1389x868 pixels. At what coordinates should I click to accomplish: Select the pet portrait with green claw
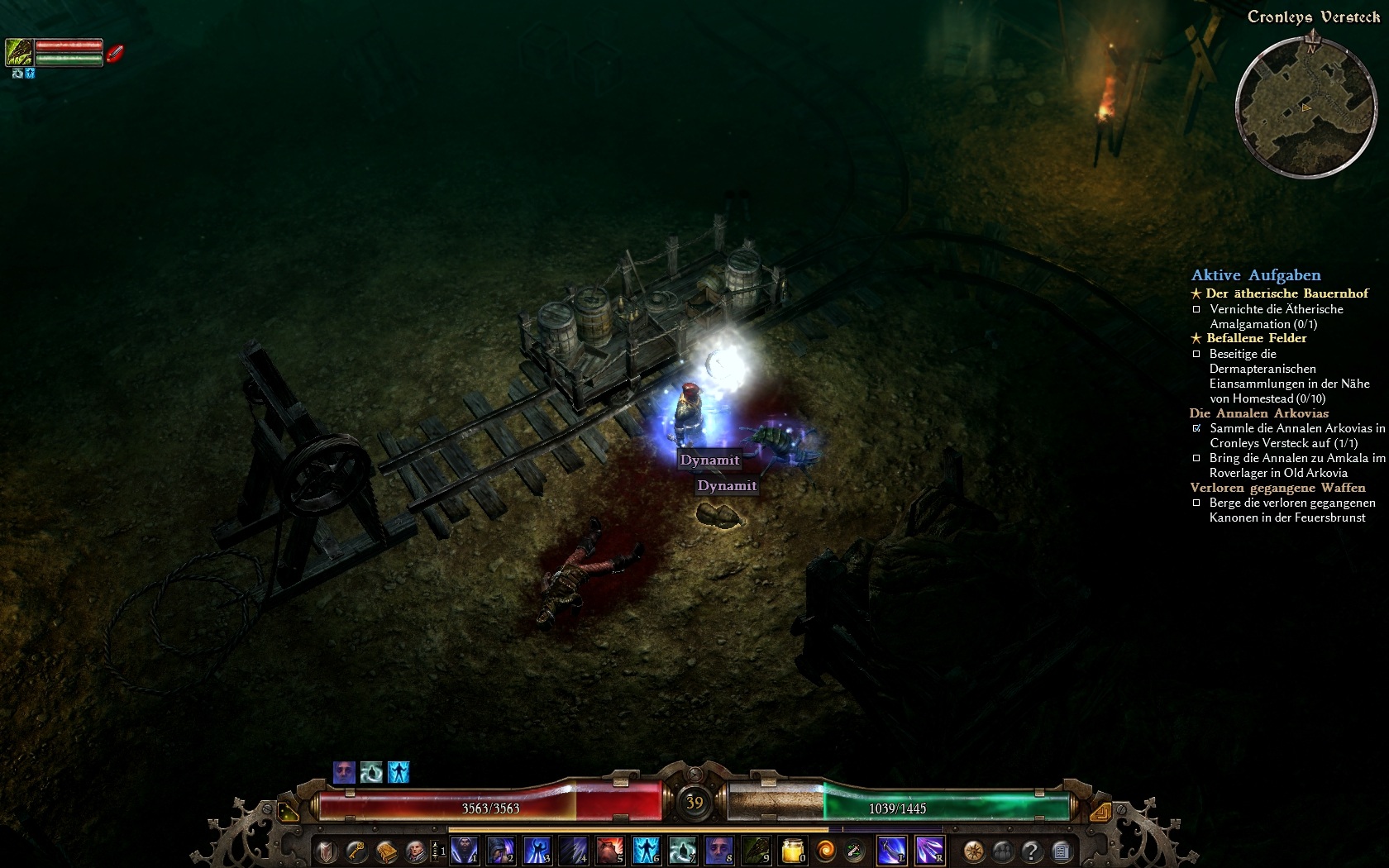click(19, 52)
